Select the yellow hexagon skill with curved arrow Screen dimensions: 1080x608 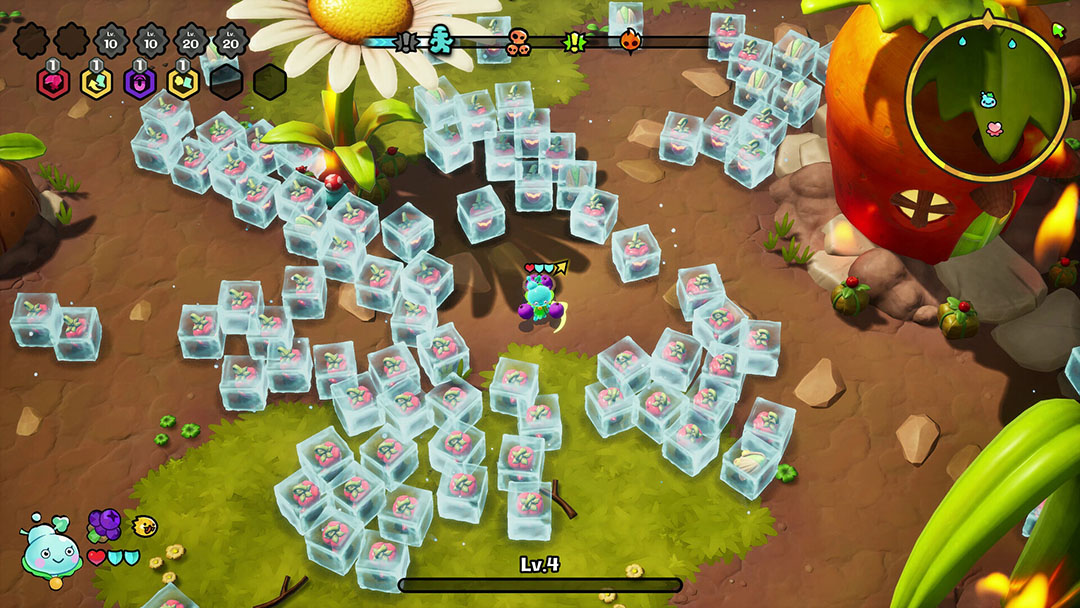[x=96, y=82]
